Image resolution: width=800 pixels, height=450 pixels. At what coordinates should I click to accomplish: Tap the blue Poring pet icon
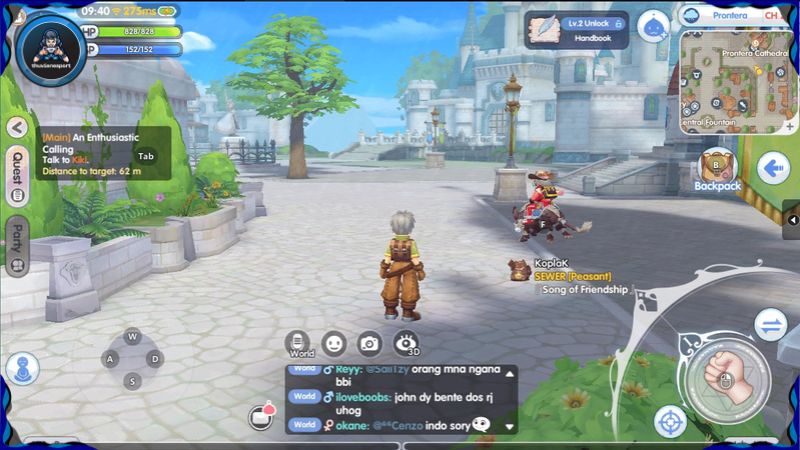(653, 26)
